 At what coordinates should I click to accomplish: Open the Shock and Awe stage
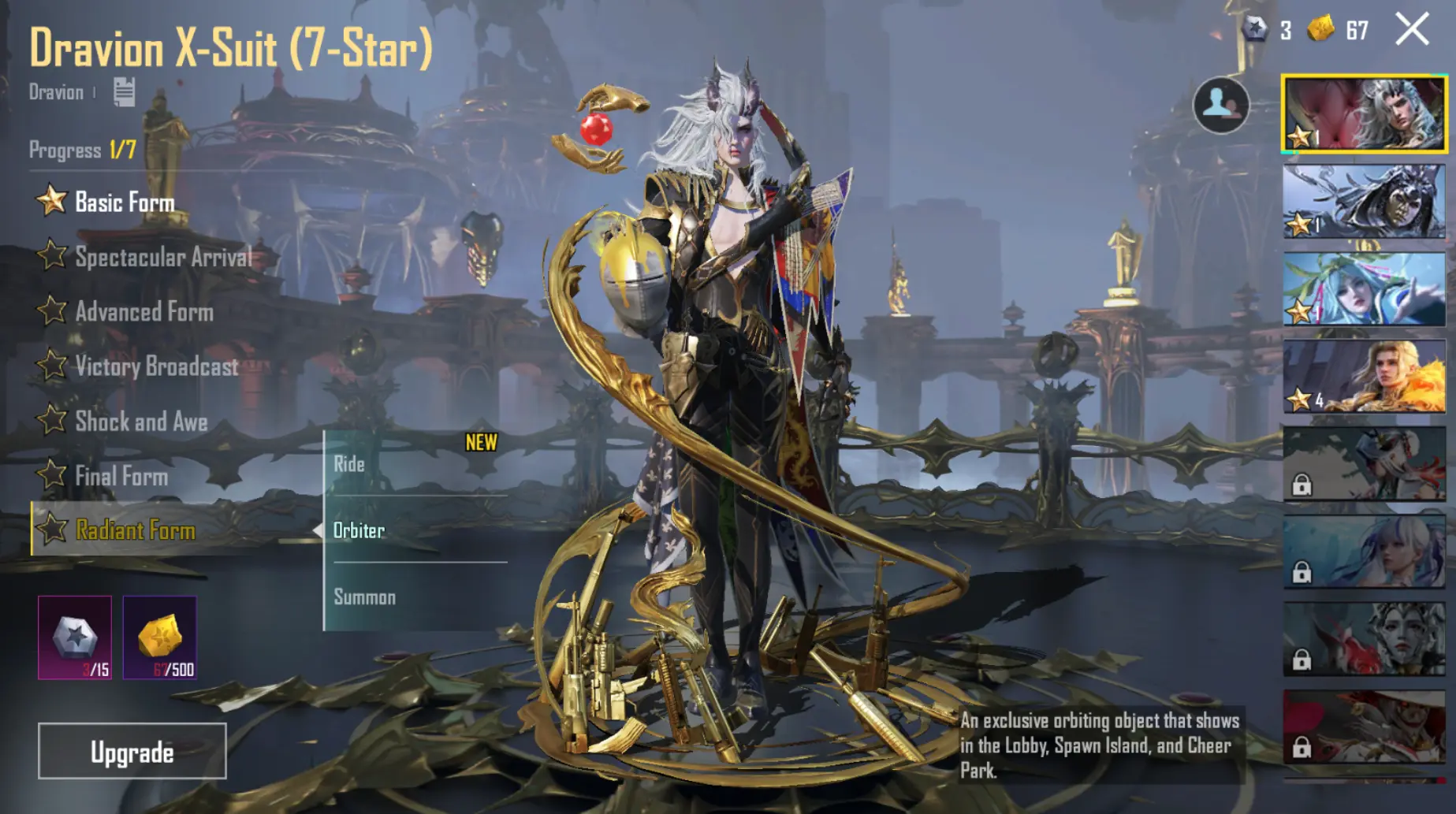point(141,422)
